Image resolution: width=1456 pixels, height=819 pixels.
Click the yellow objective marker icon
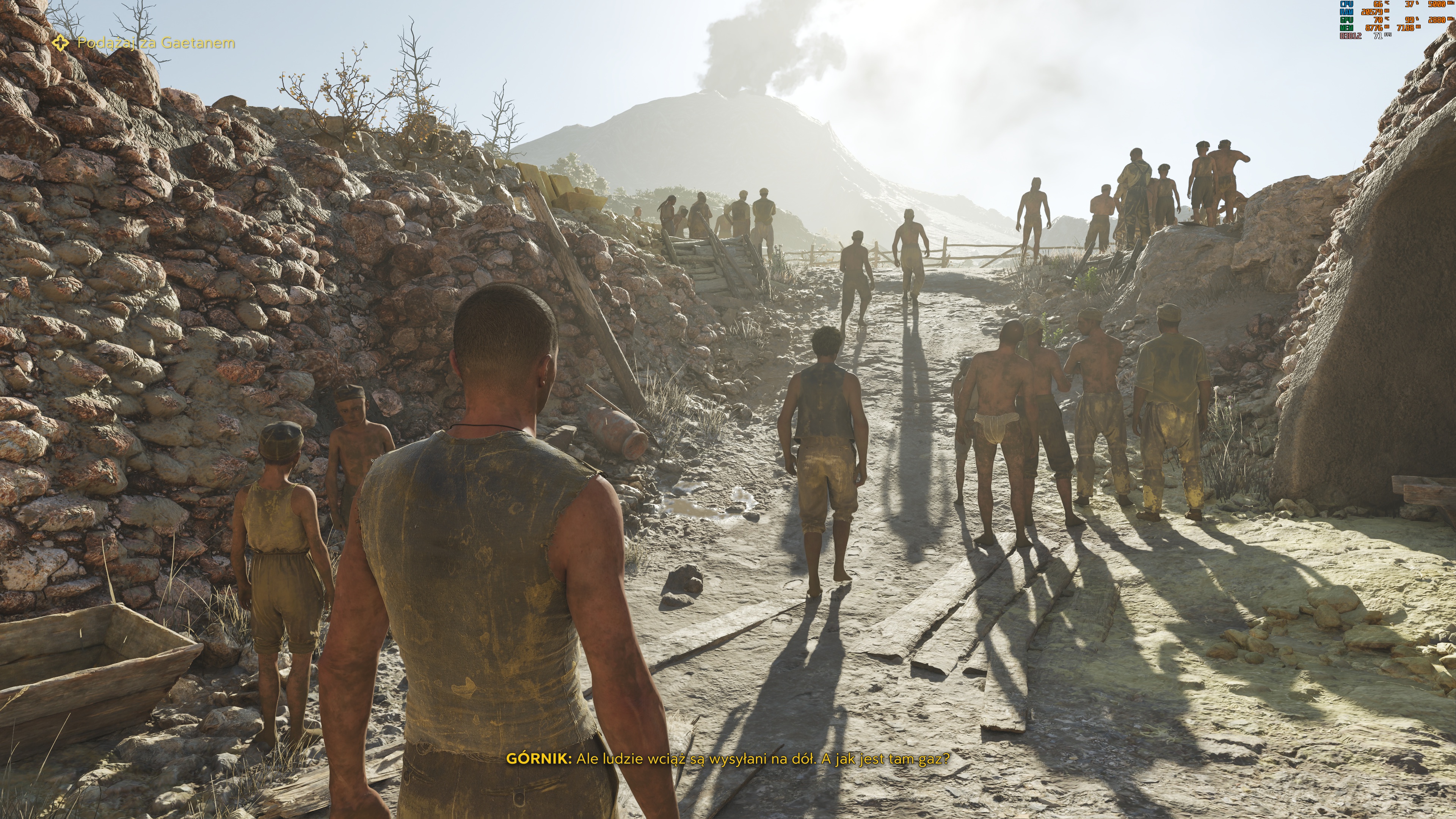61,42
